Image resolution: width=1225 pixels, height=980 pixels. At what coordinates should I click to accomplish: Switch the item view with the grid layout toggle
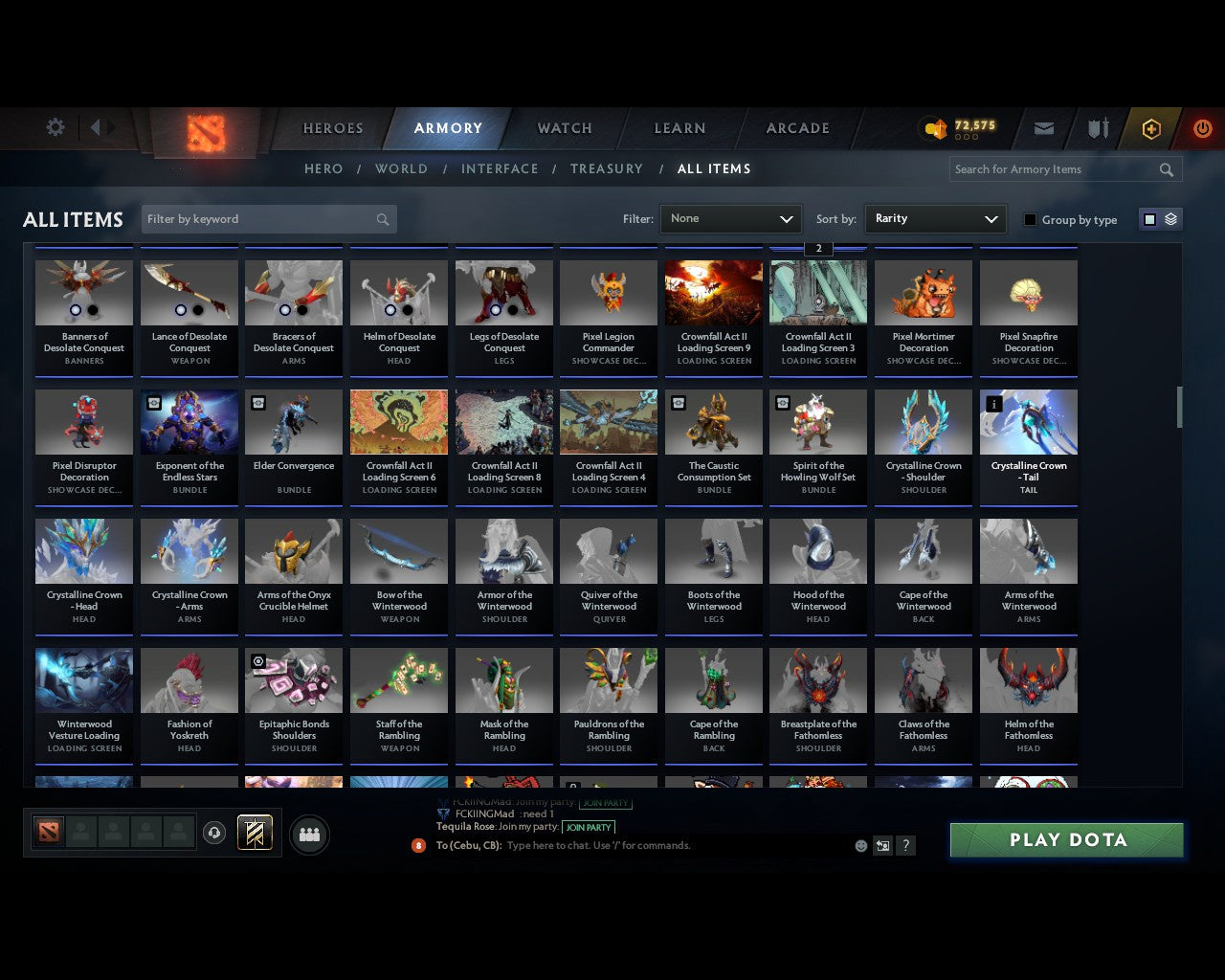click(x=1148, y=218)
